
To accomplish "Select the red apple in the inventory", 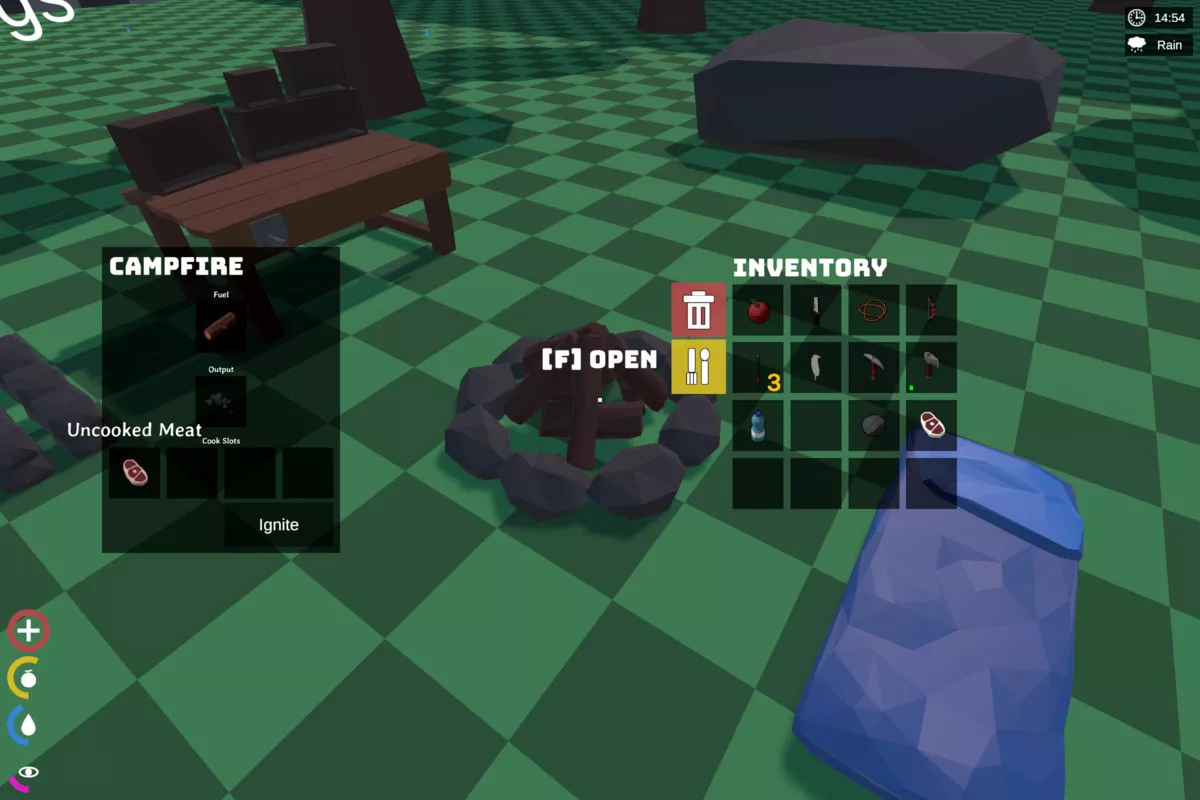I will [758, 310].
